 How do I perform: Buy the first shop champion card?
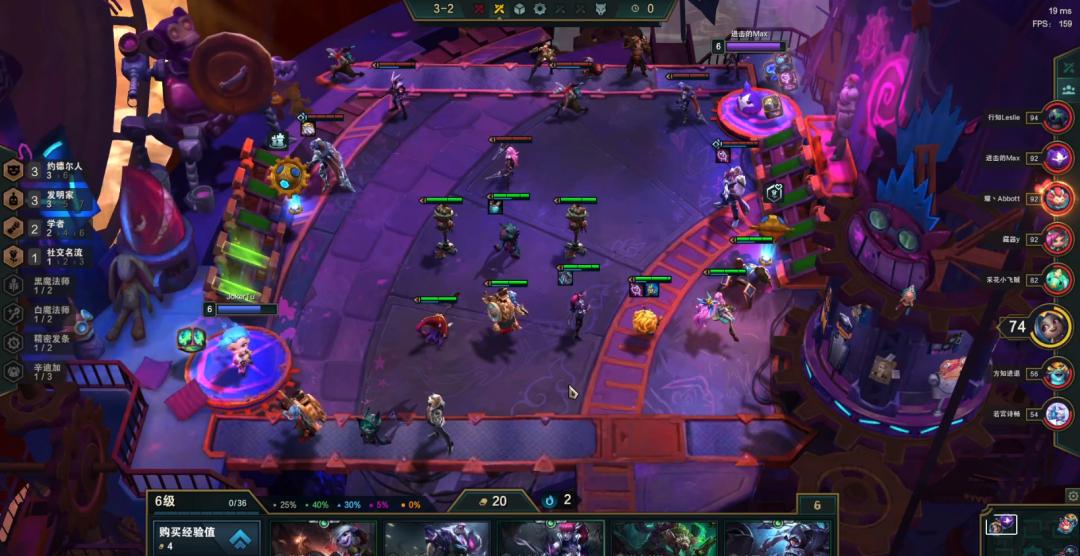324,540
